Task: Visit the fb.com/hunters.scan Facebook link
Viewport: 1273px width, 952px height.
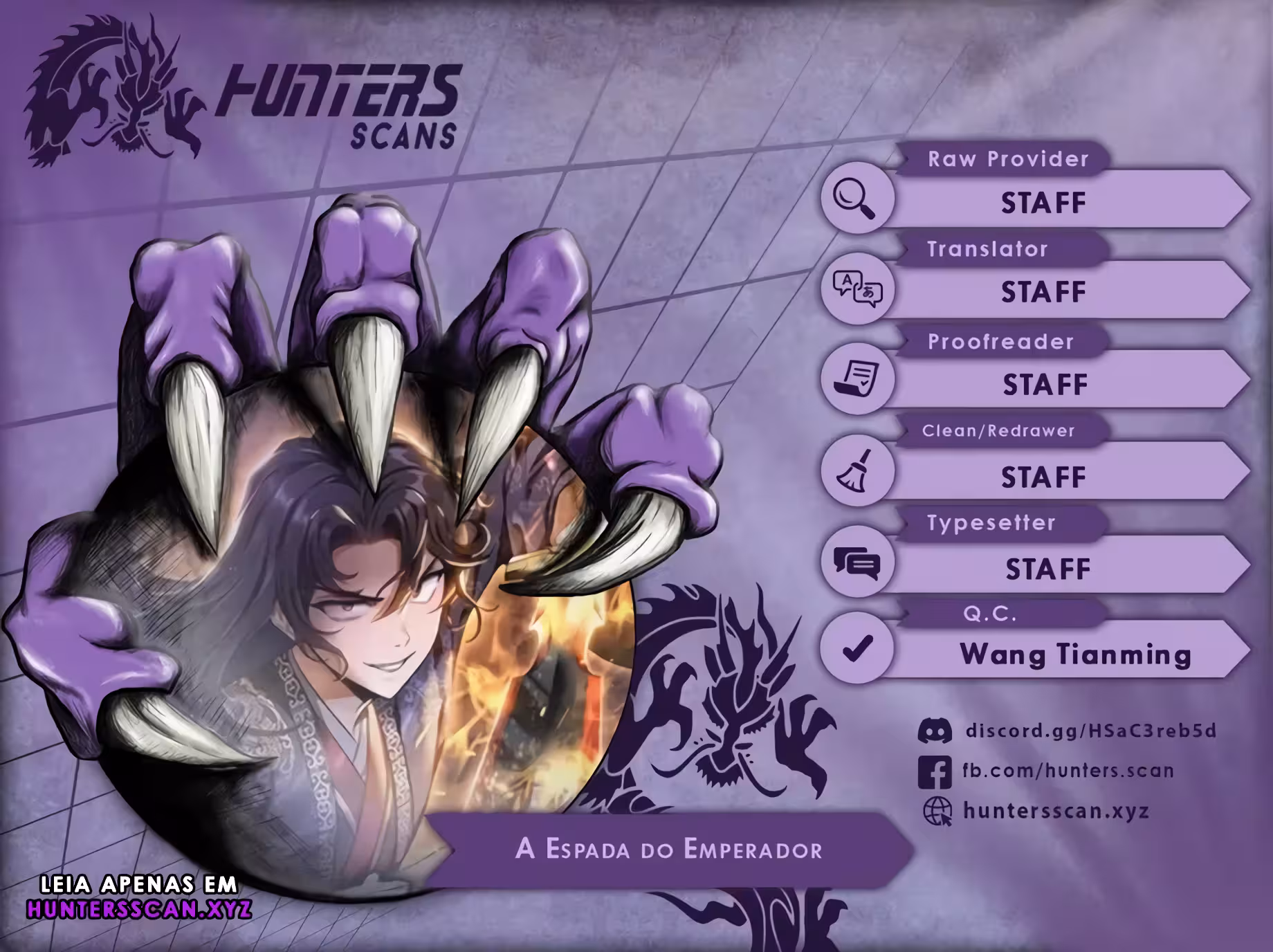Action: (x=1068, y=771)
